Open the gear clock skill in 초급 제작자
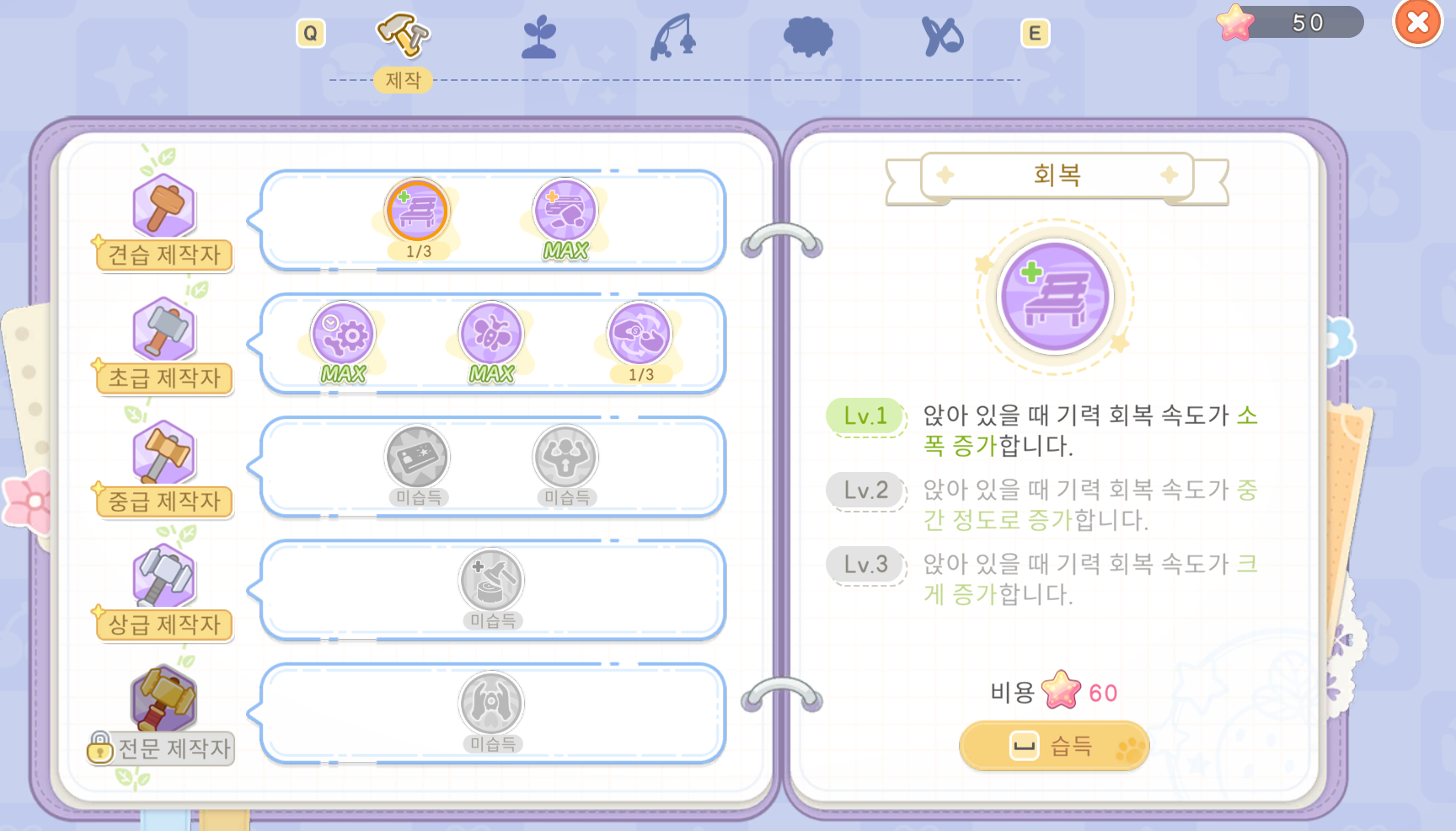 [344, 336]
